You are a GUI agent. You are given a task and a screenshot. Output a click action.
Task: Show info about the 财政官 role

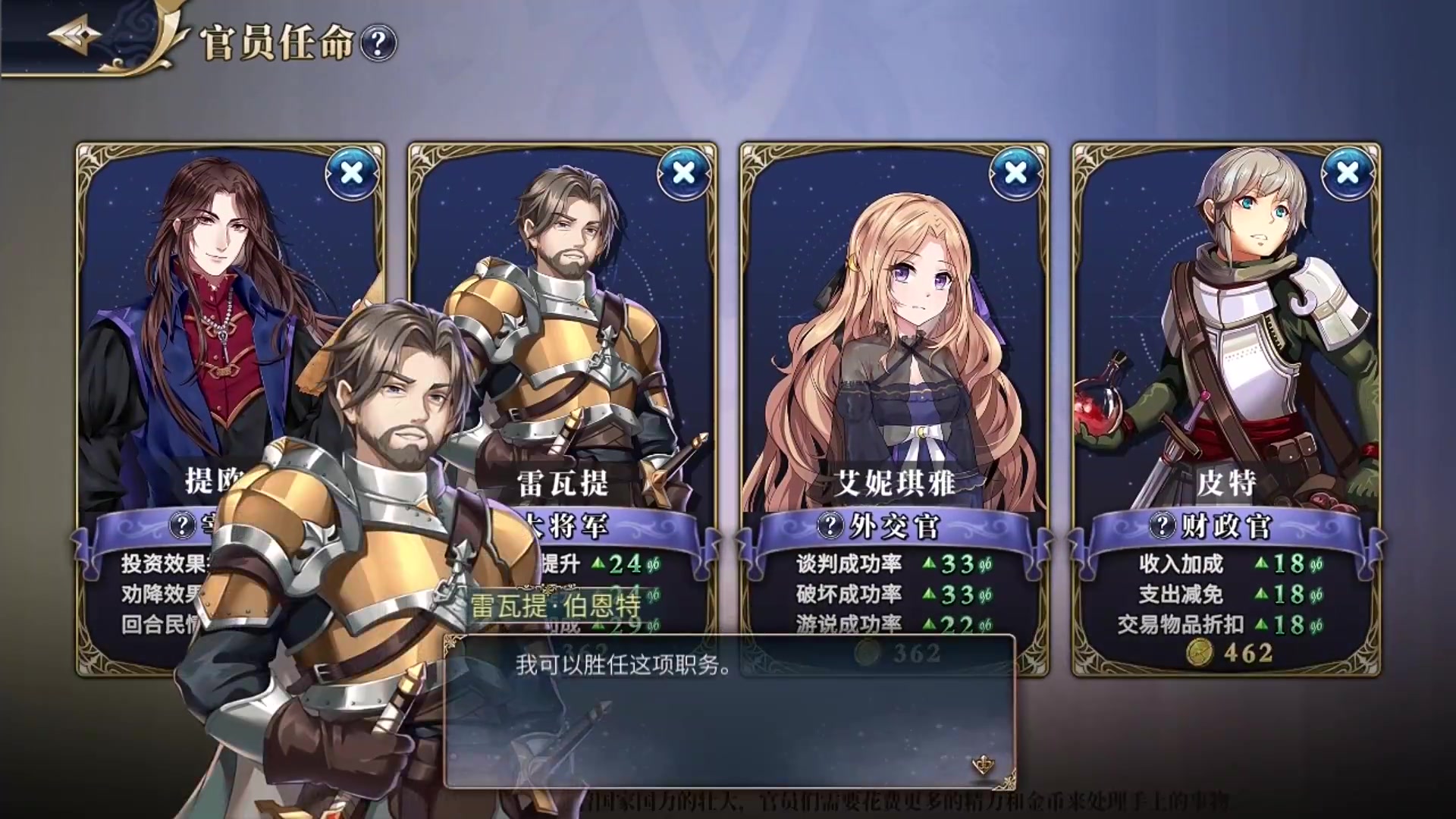[x=1162, y=526]
